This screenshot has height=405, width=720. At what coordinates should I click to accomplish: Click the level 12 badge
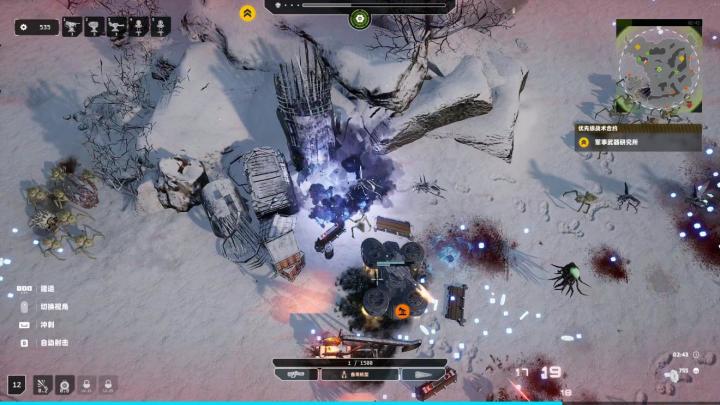point(17,383)
